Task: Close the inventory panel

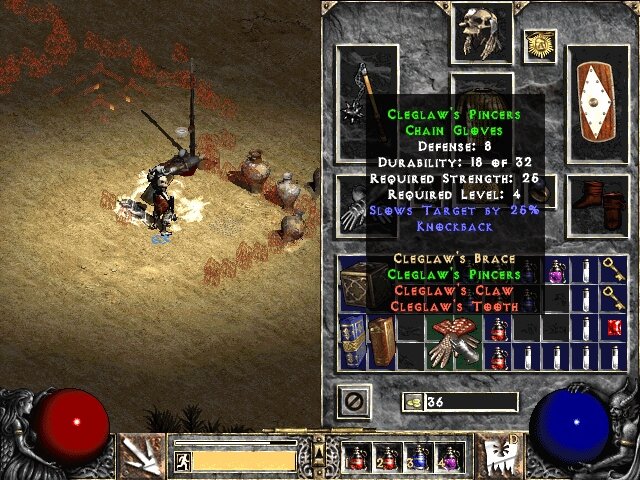Action: click(x=354, y=403)
